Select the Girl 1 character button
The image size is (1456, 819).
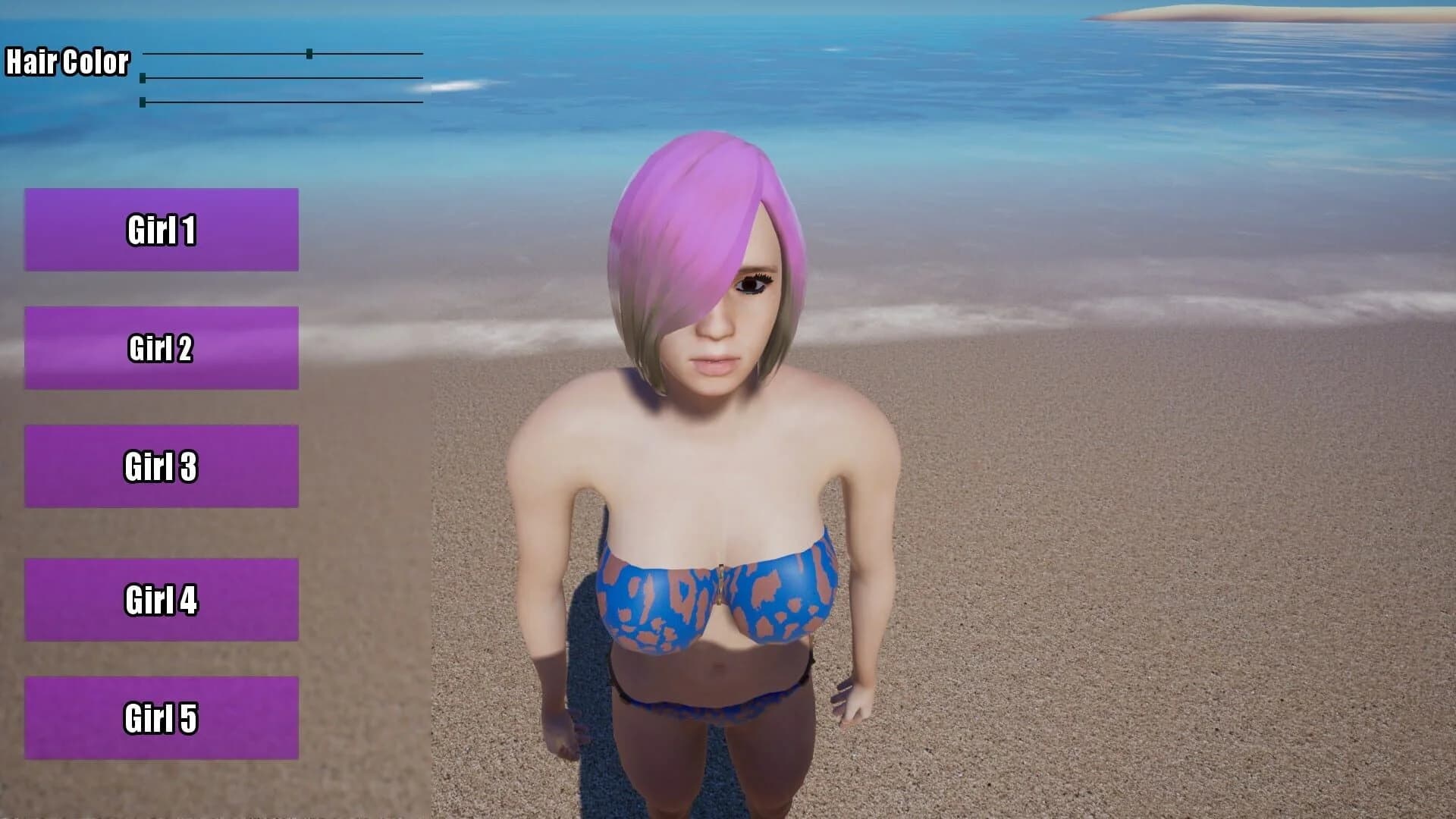pyautogui.click(x=162, y=228)
